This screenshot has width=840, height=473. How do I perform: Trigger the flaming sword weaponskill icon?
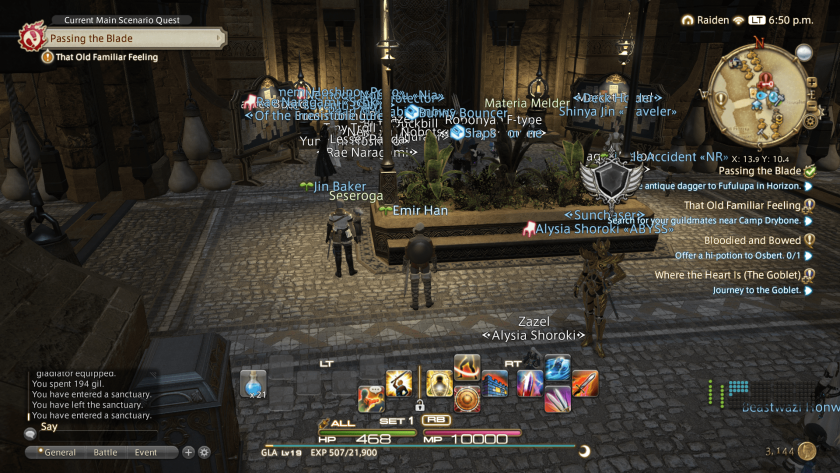(585, 383)
